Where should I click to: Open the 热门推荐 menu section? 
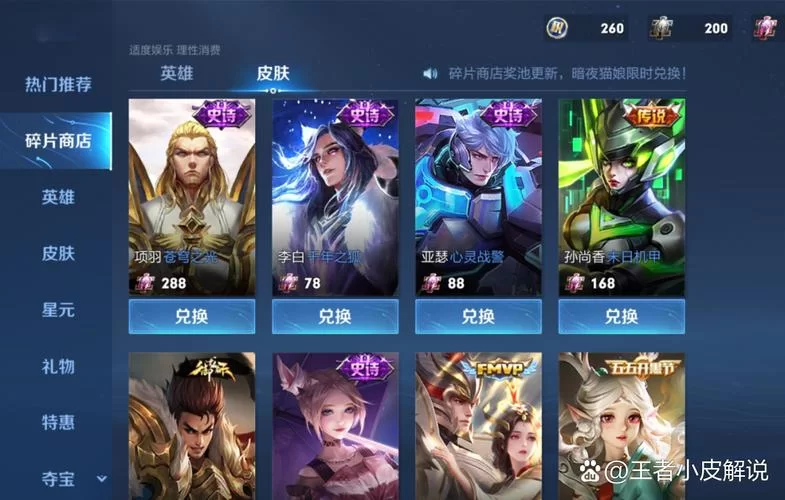tap(58, 84)
